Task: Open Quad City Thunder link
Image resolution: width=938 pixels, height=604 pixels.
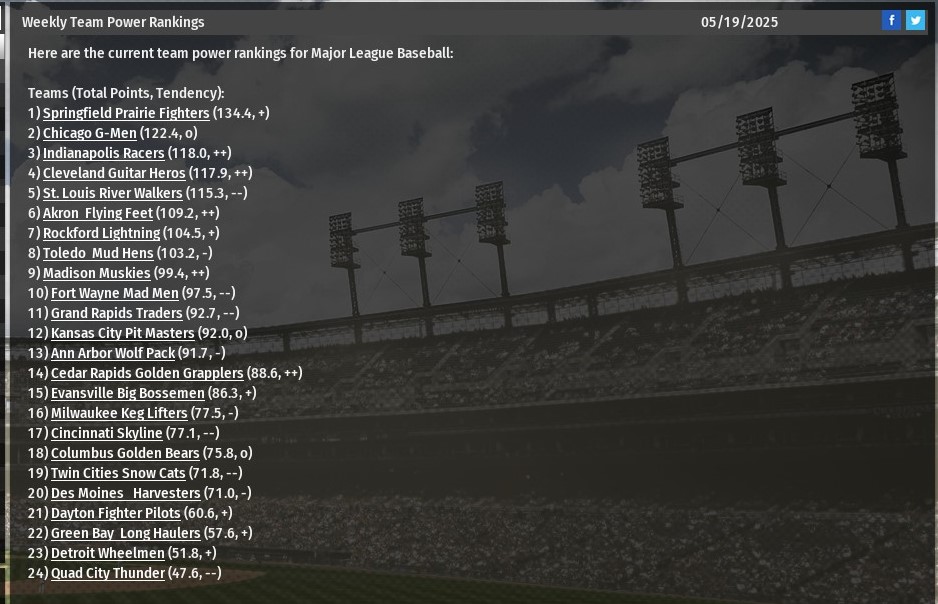Action: [107, 573]
